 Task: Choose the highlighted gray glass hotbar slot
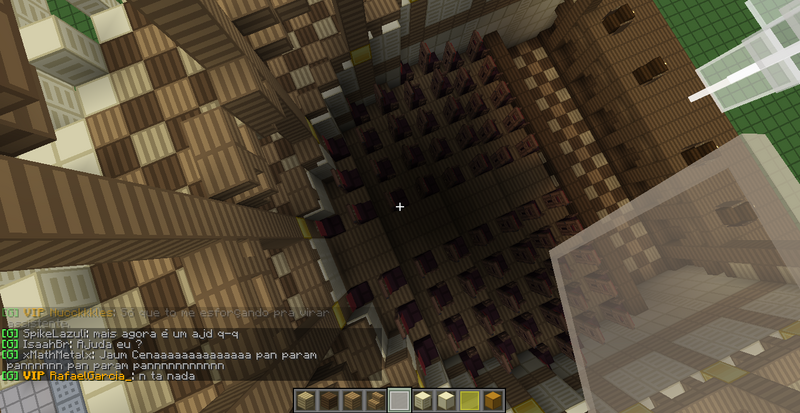coord(399,401)
